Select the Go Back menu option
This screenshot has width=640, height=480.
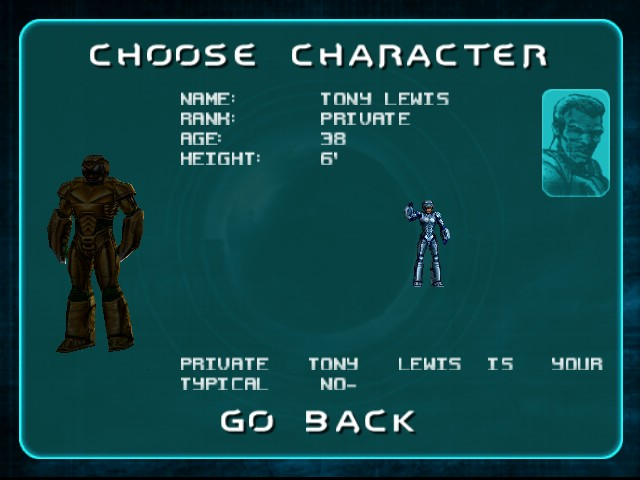(x=318, y=421)
